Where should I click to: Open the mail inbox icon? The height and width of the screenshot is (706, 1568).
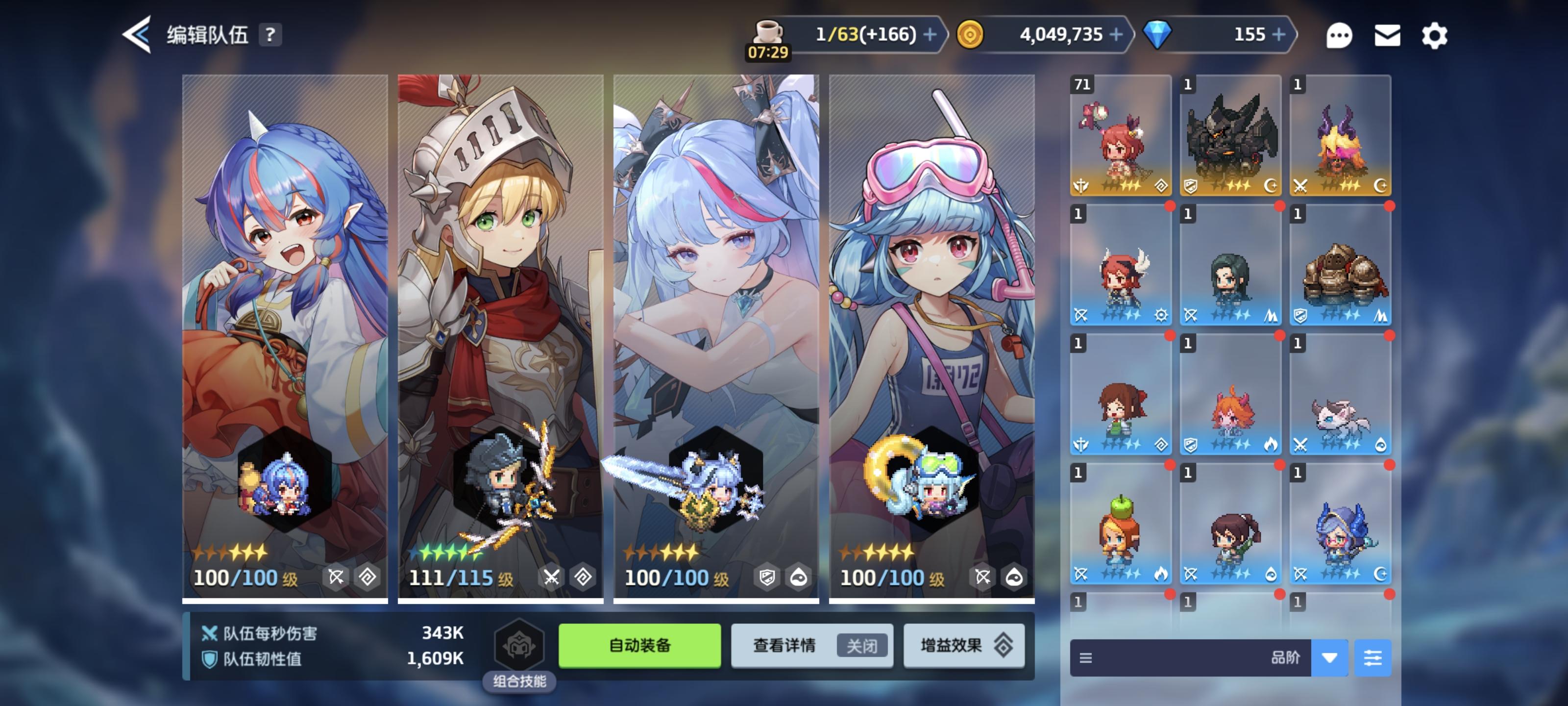tap(1387, 35)
